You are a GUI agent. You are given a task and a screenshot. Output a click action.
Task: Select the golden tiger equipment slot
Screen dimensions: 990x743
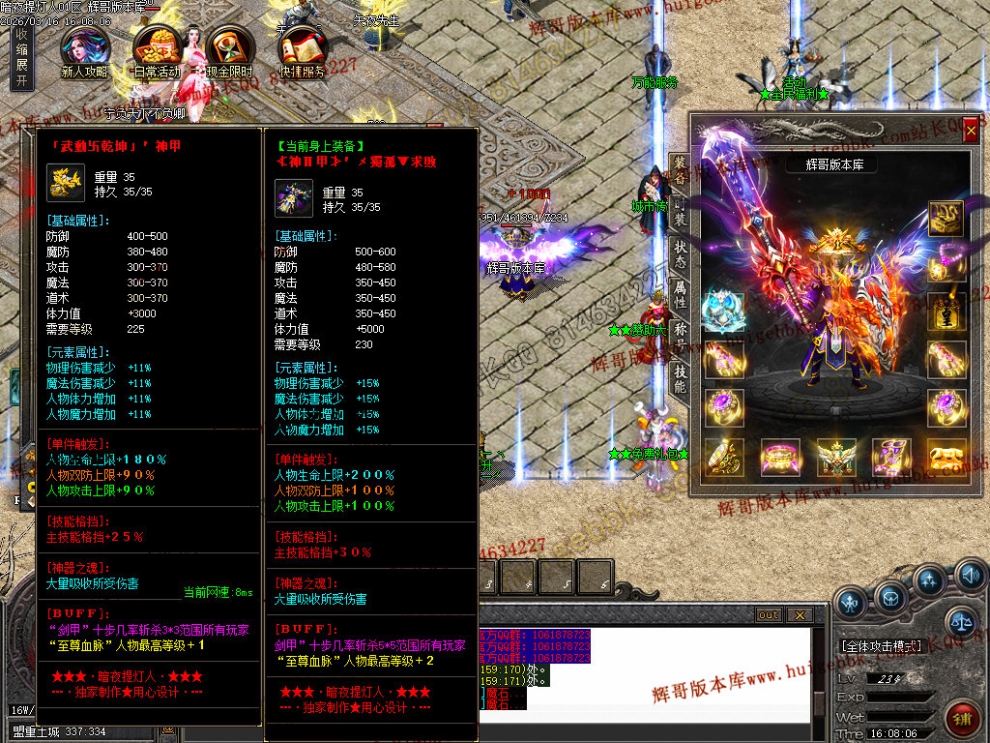(x=945, y=457)
